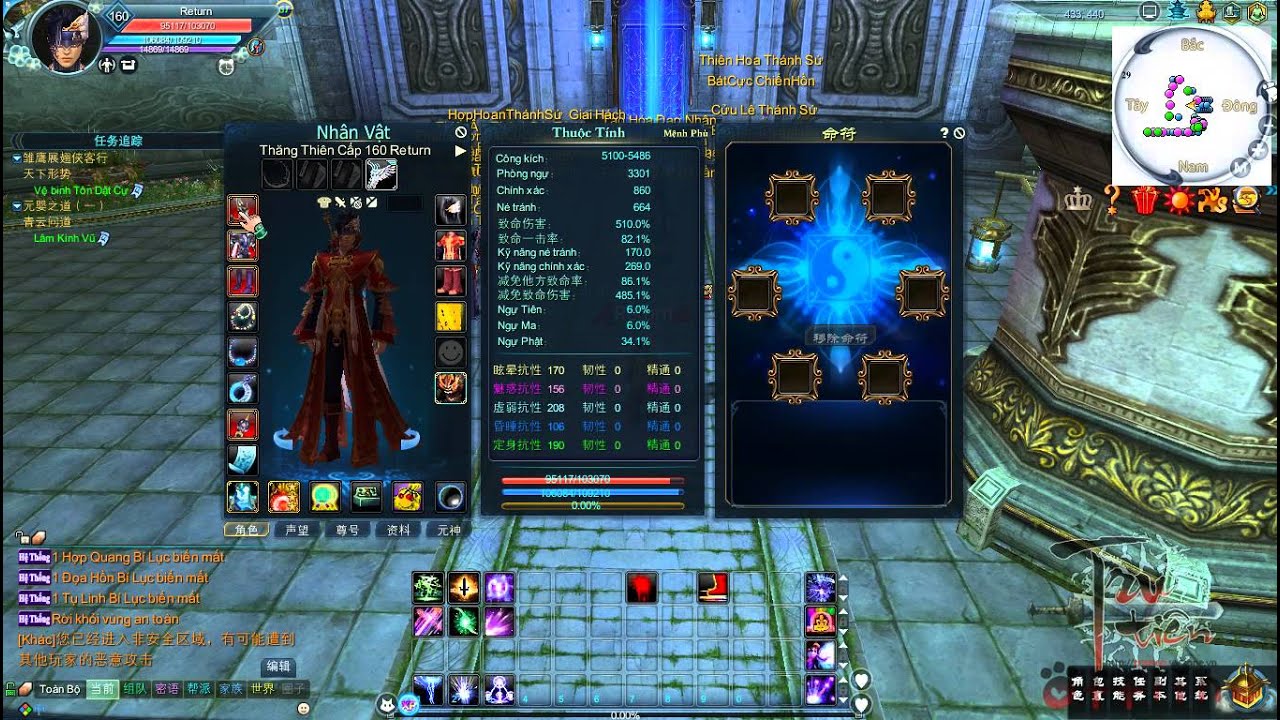
Task: Activate the red blood splash skill
Action: point(641,588)
